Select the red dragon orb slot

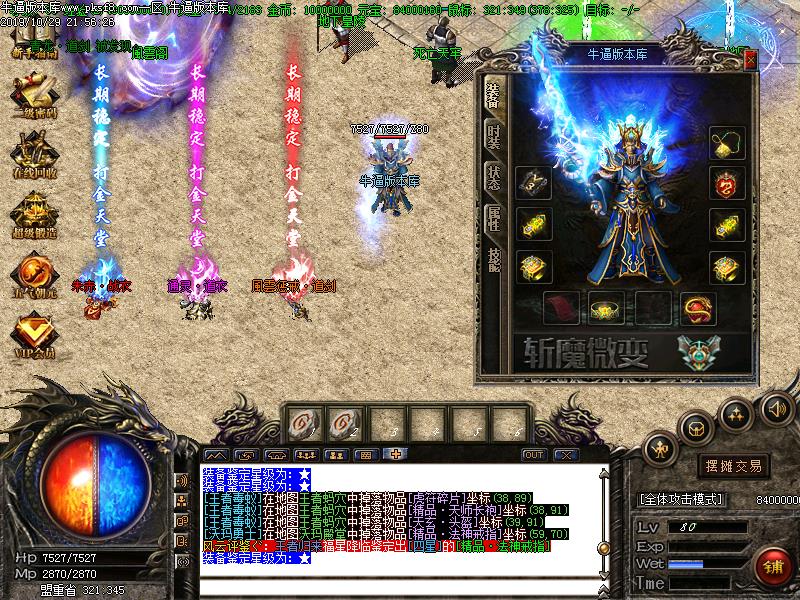point(696,308)
